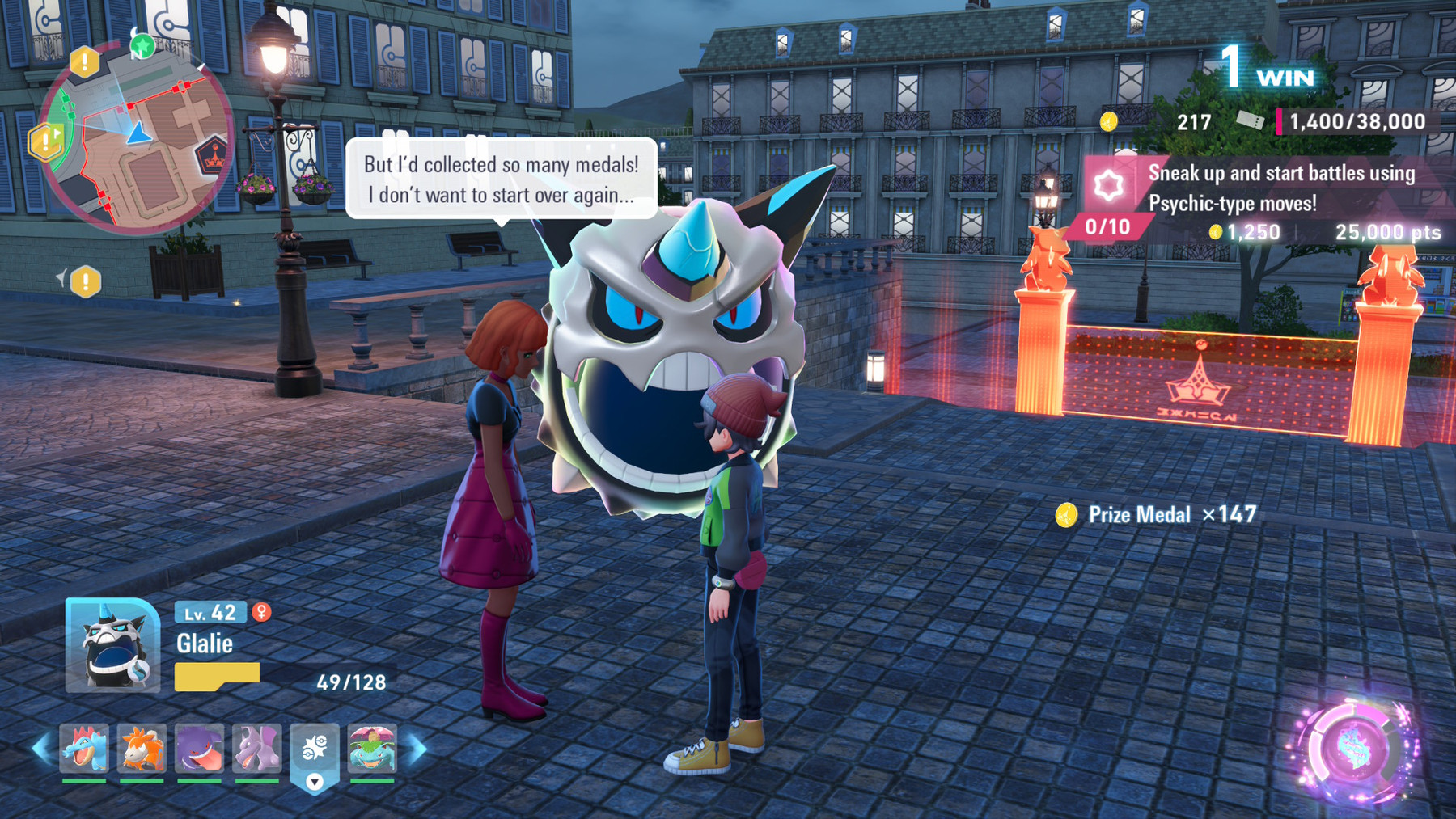Viewport: 1456px width, 819px height.
Task: Click the green star marker atop minimap
Action: pyautogui.click(x=143, y=46)
